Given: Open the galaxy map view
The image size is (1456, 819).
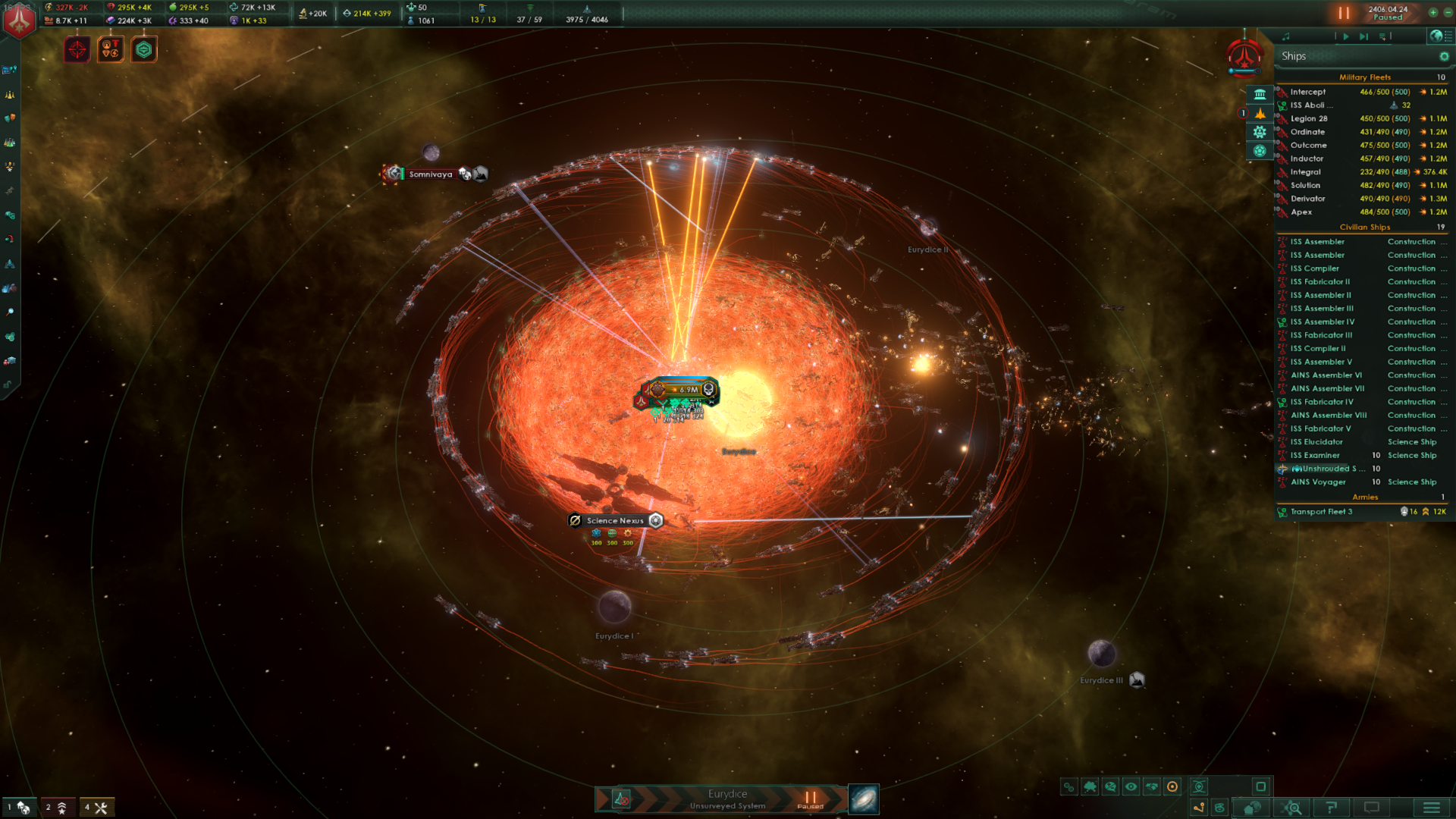Looking at the screenshot, I should click(x=864, y=799).
